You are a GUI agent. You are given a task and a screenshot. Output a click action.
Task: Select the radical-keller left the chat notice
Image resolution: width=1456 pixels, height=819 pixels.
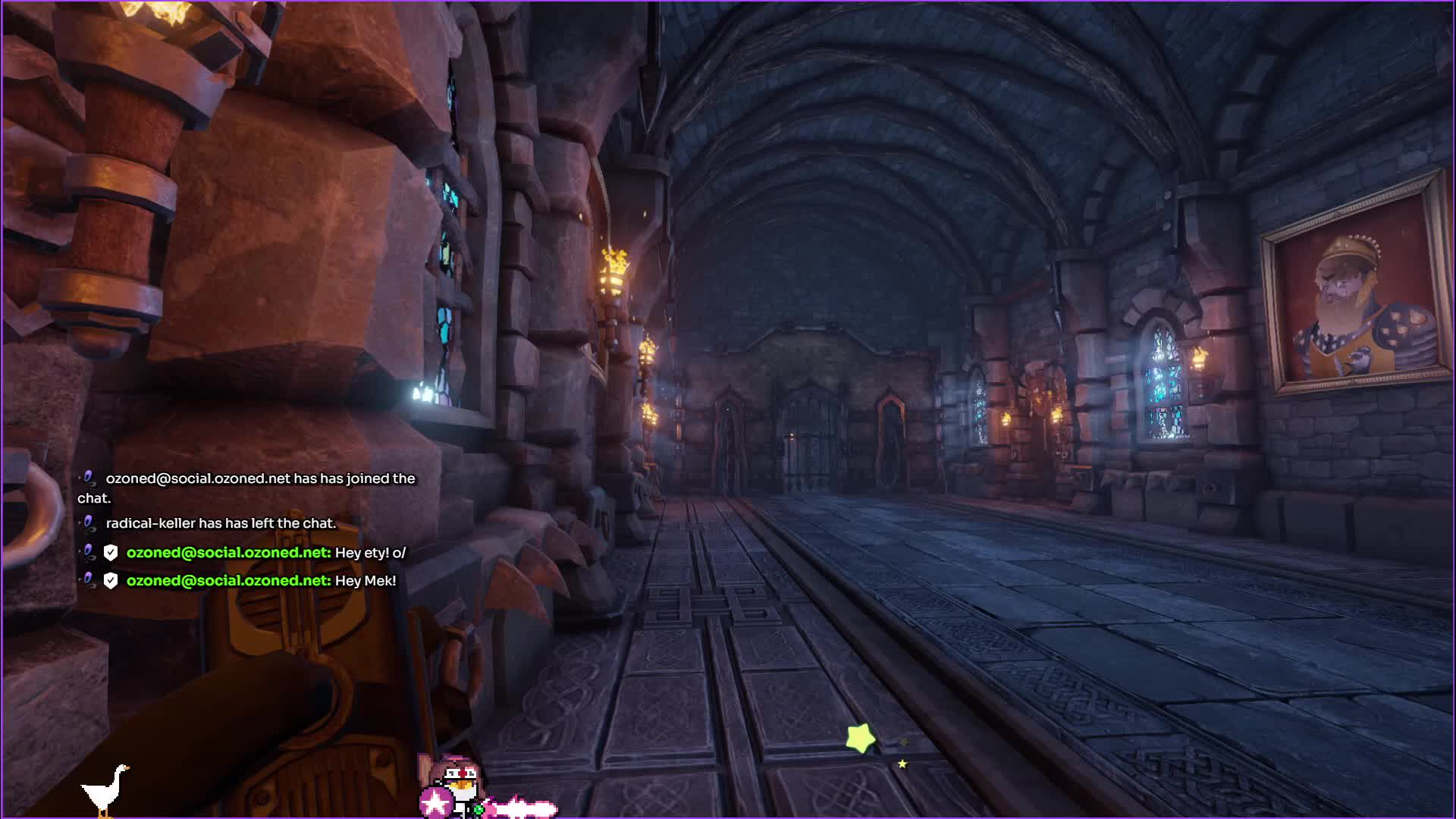coord(220,523)
